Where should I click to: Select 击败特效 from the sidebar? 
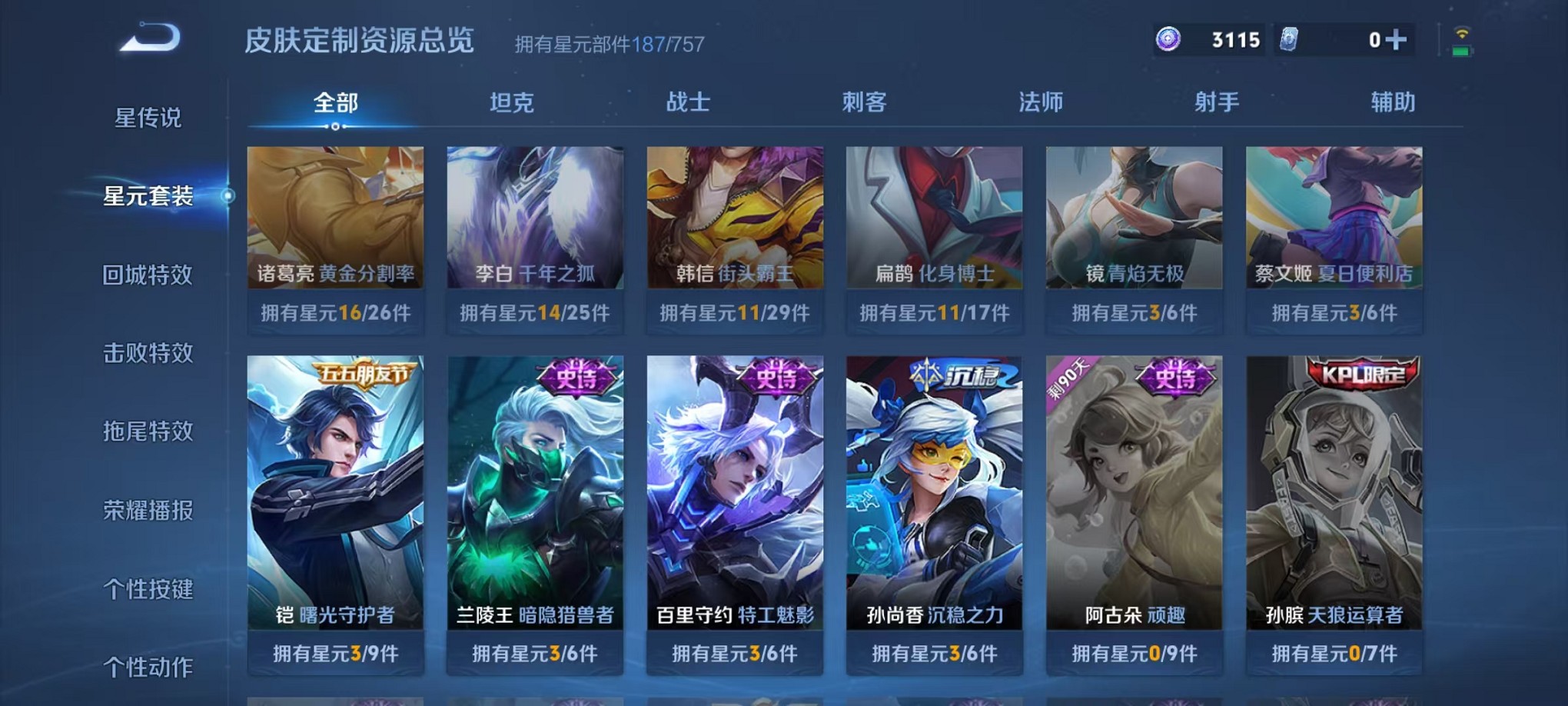click(x=148, y=354)
